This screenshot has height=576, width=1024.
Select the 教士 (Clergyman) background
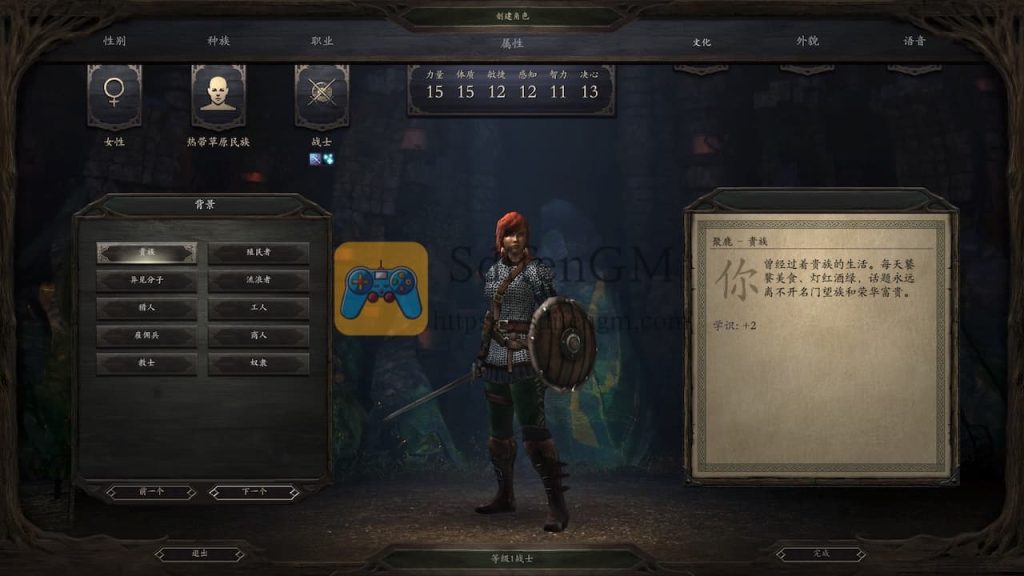point(147,364)
